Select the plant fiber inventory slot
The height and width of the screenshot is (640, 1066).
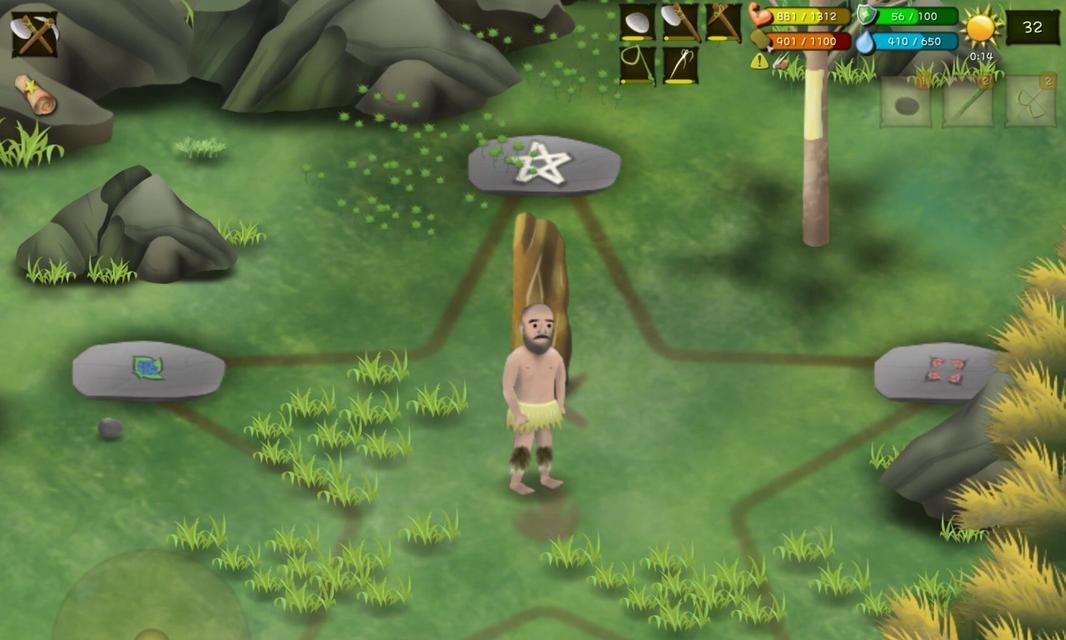[x=1030, y=104]
